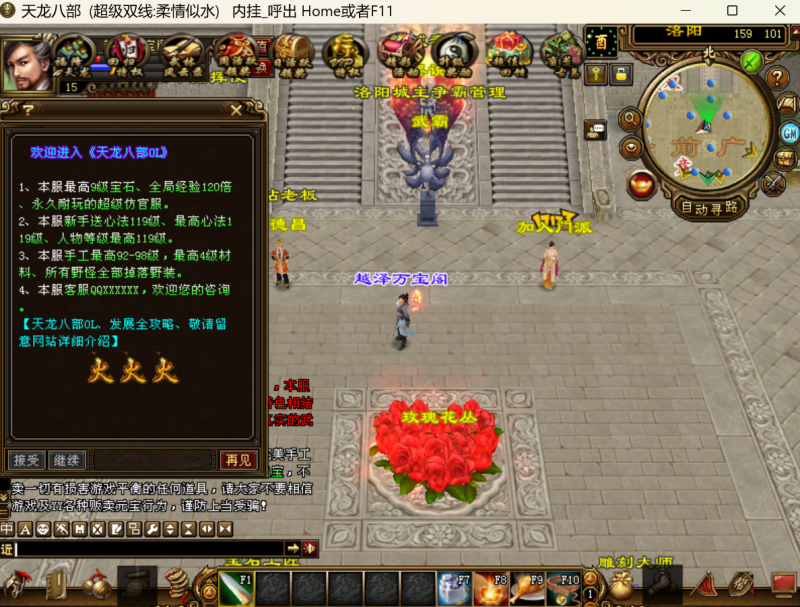Close the welcome dialog with 再见
Image resolution: width=800 pixels, height=607 pixels.
[x=238, y=460]
